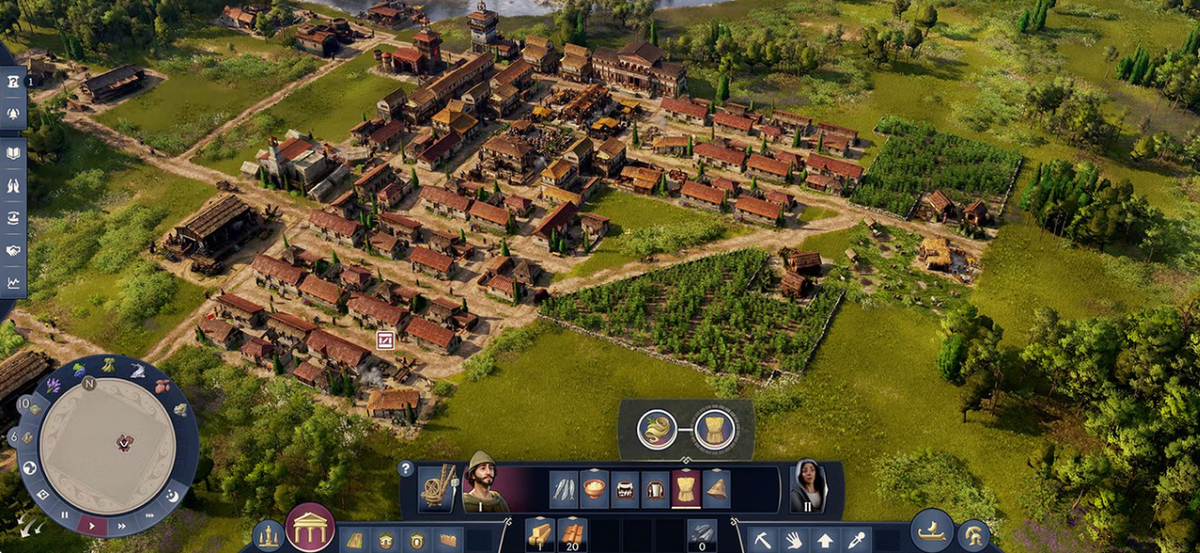
Task: Select the sardines fish building icon
Action: tap(564, 489)
